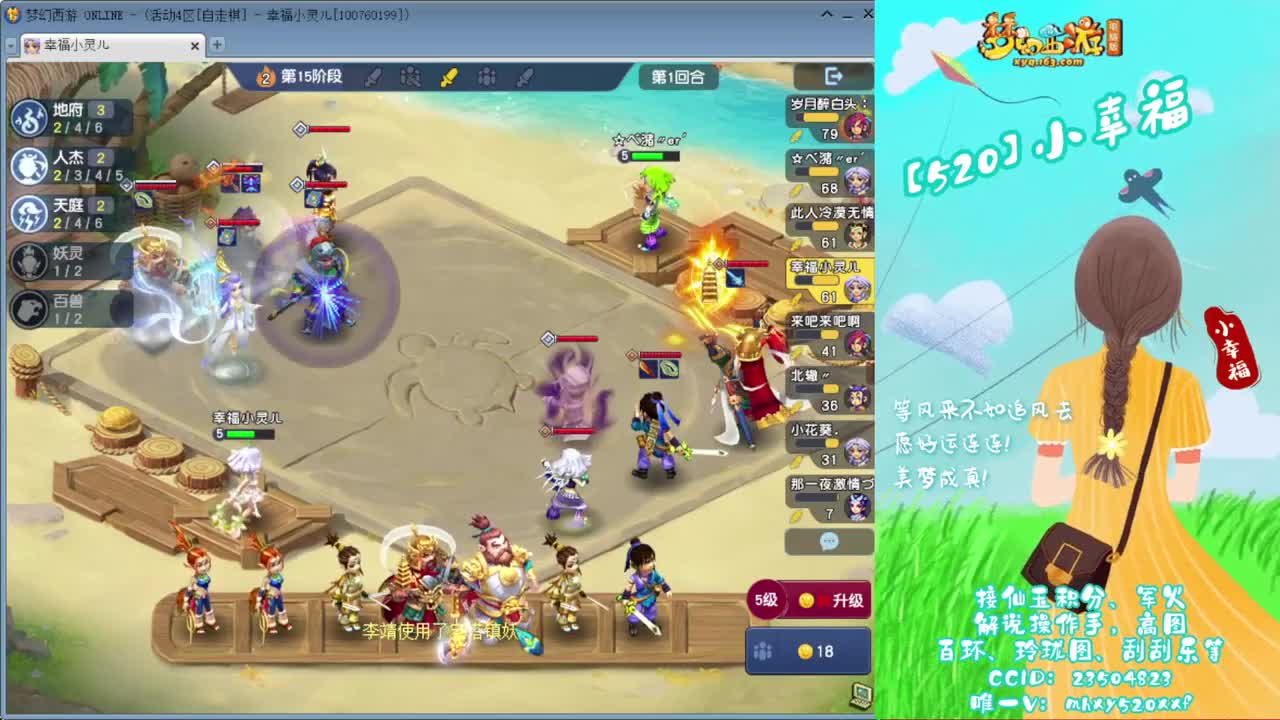The image size is (1280, 720).
Task: Open a new tab with the plus button
Action: click(216, 45)
